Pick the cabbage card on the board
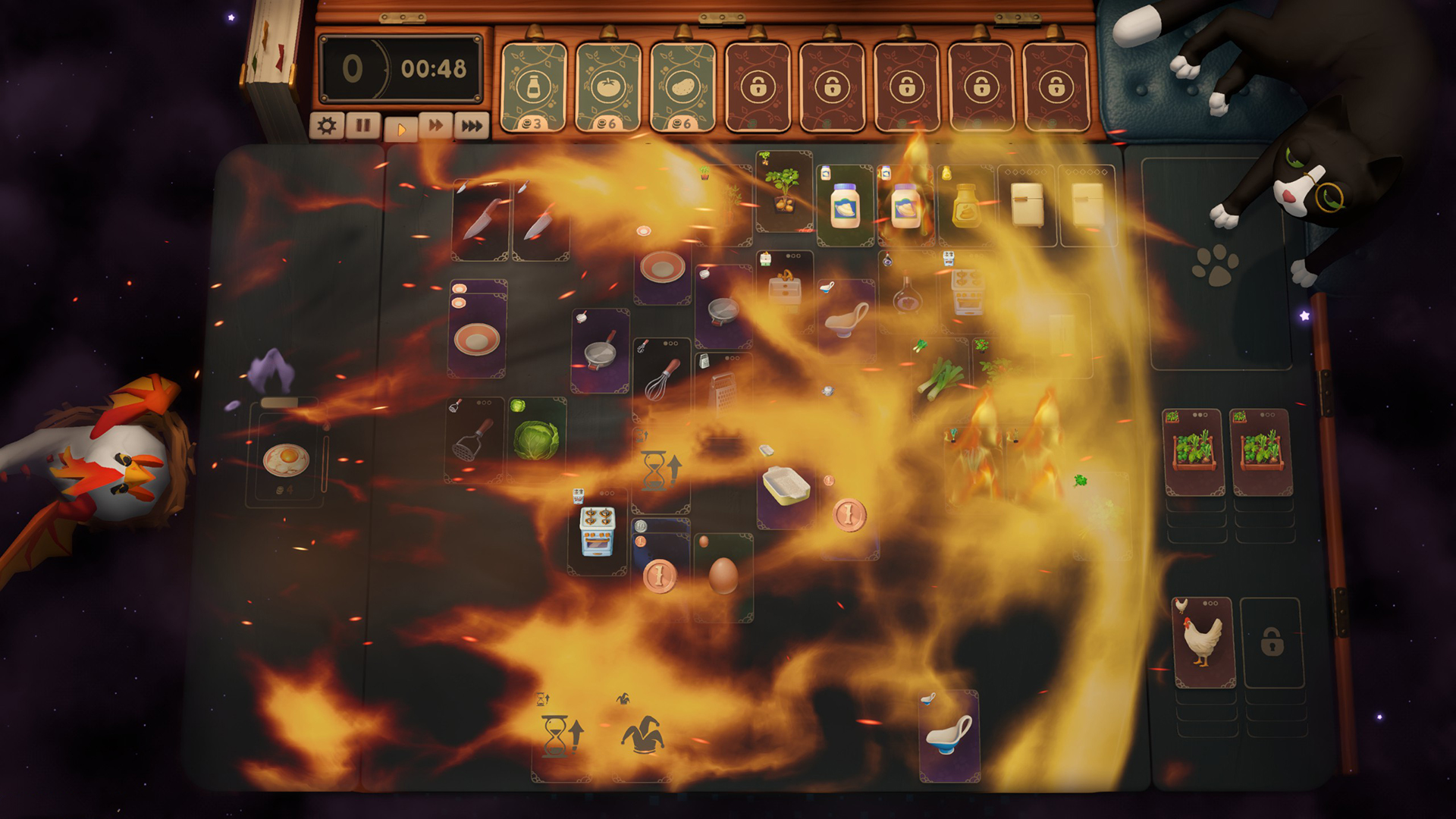1456x819 pixels. click(x=536, y=440)
